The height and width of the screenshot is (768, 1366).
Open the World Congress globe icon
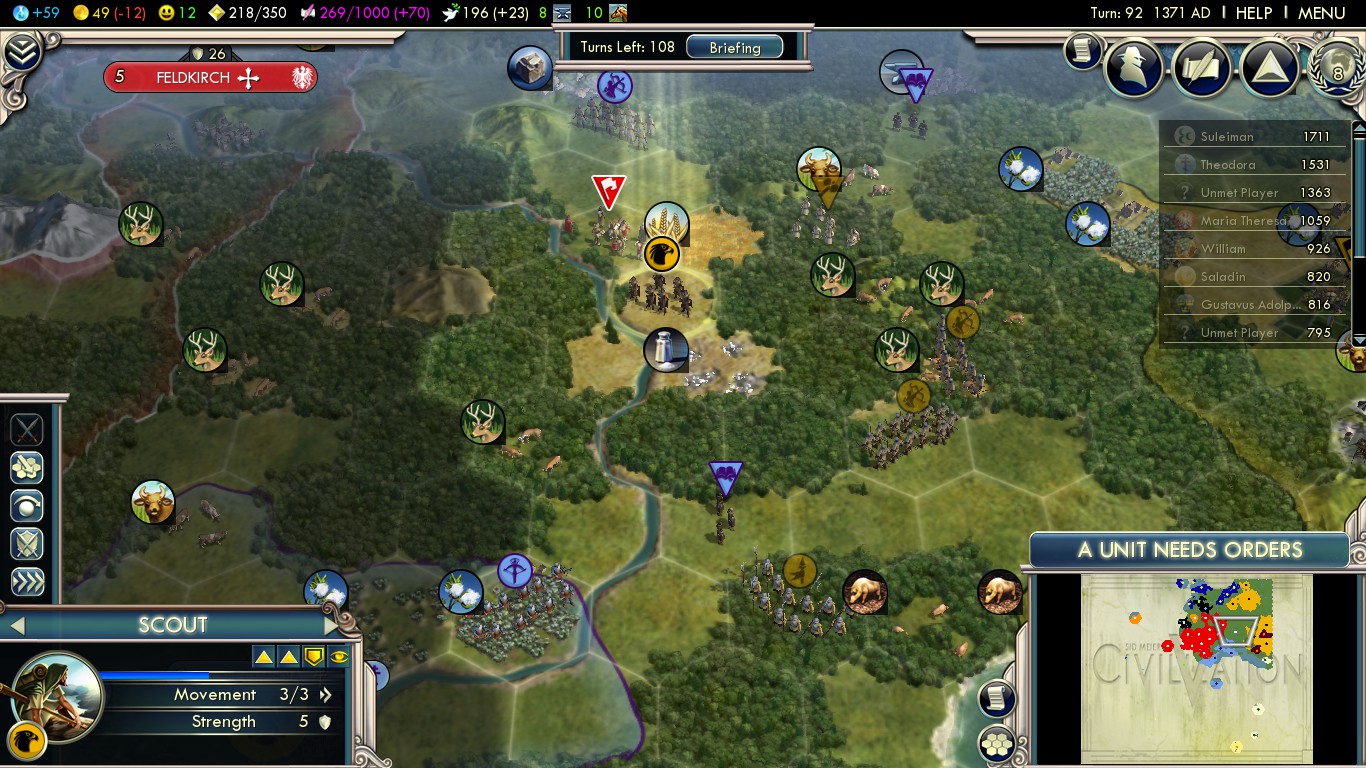click(x=1337, y=68)
